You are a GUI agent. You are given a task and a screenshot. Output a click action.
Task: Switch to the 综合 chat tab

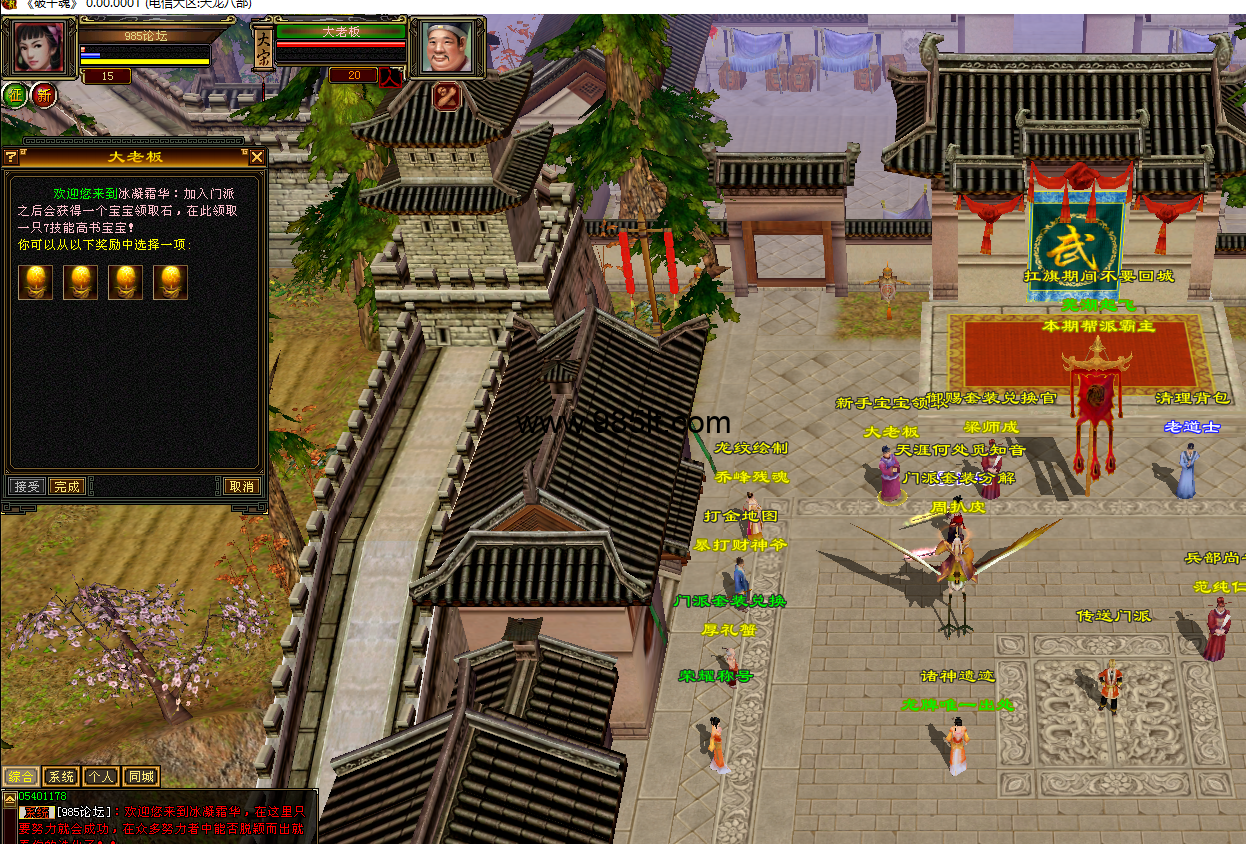click(x=21, y=776)
